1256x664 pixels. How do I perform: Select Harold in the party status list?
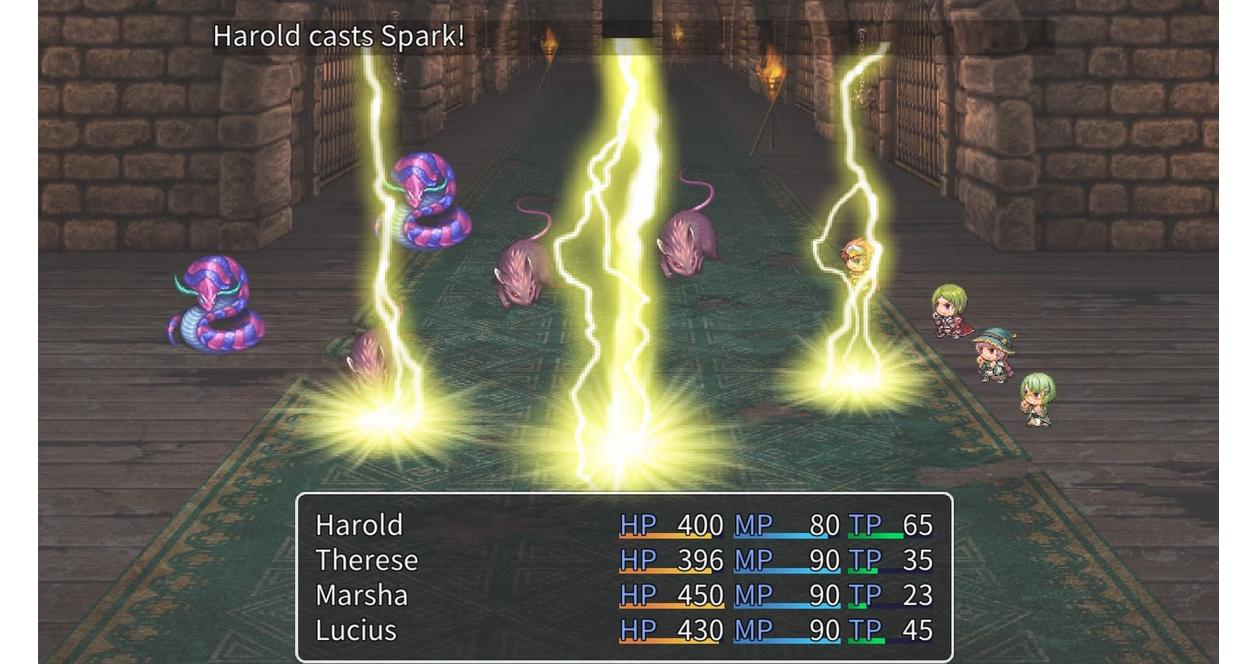(x=359, y=525)
